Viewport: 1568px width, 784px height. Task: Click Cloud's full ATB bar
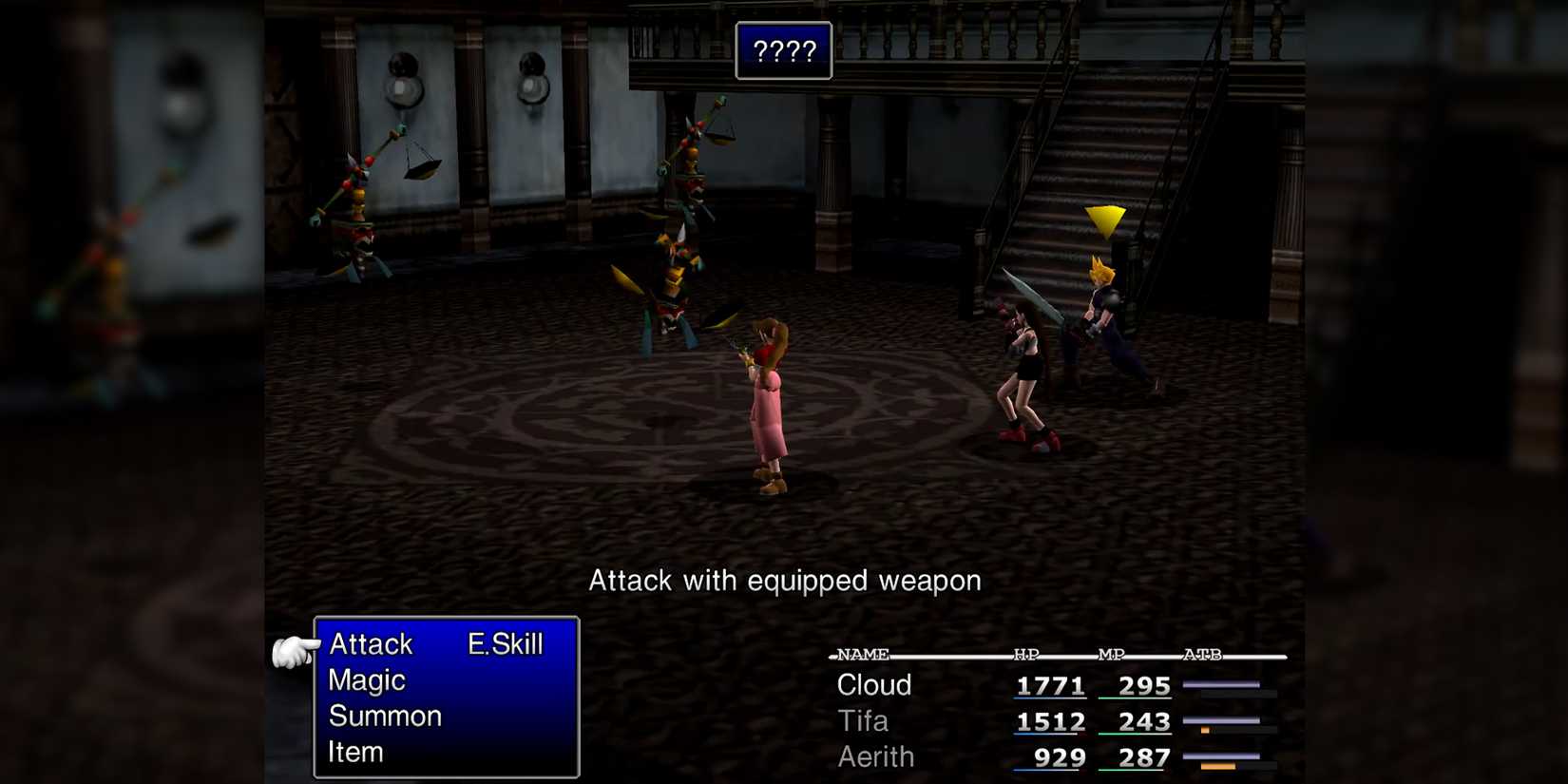click(1219, 686)
